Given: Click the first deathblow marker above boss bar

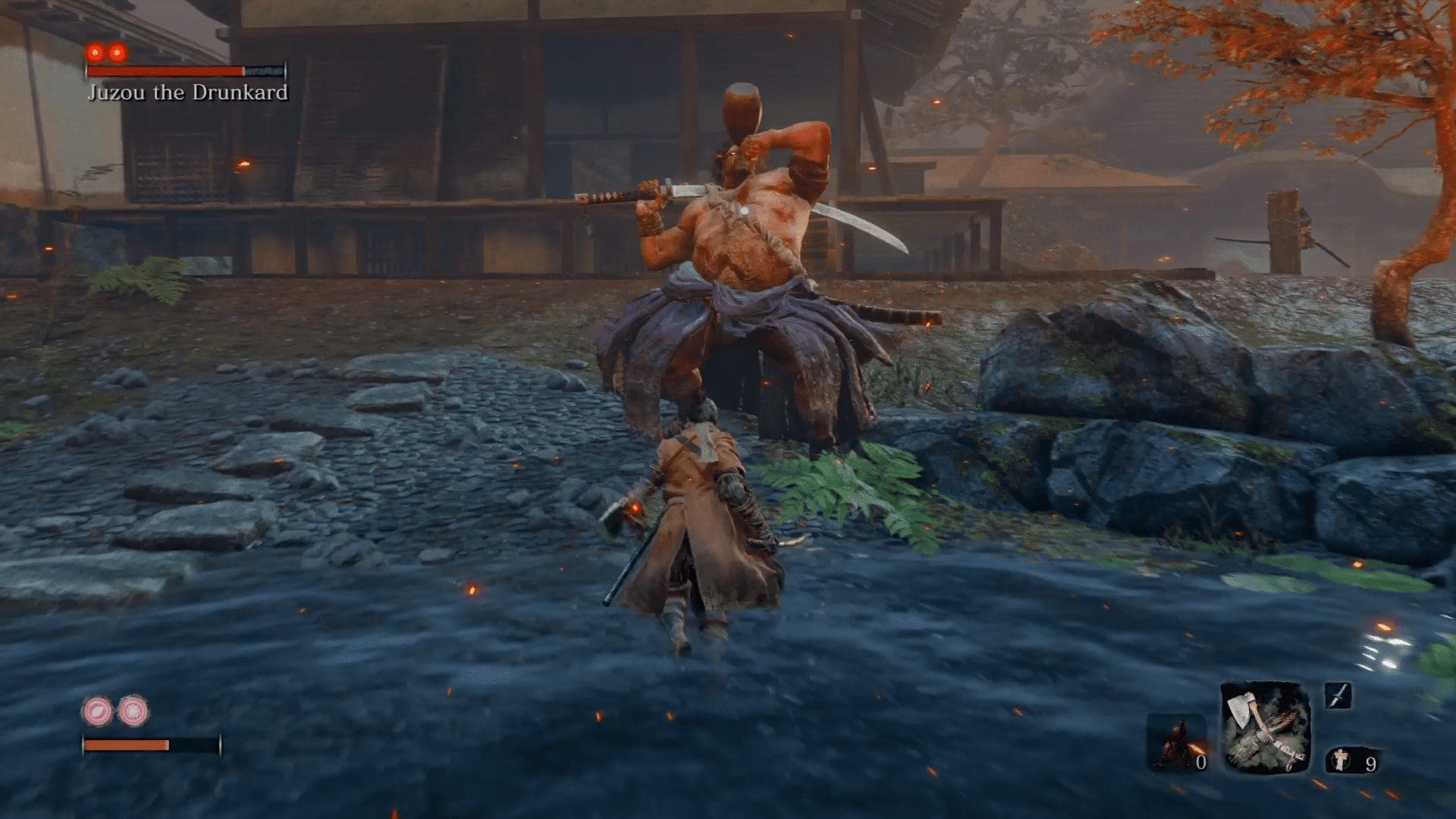Looking at the screenshot, I should pyautogui.click(x=96, y=52).
